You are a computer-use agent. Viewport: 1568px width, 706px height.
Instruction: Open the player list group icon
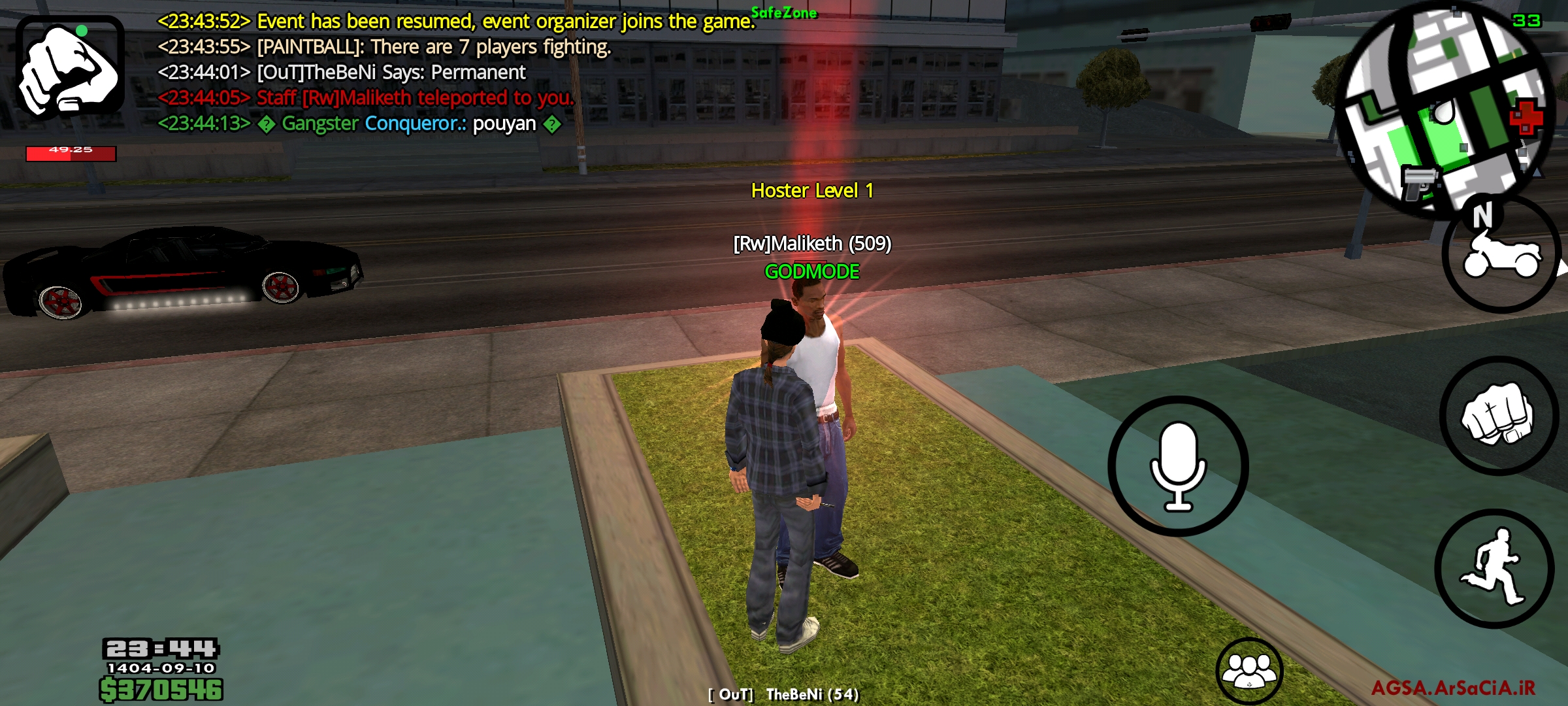pos(1249,670)
